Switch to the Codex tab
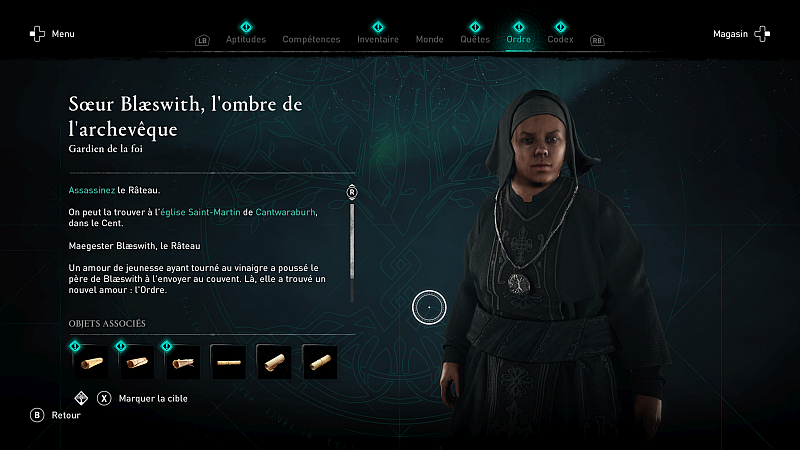 click(x=560, y=39)
